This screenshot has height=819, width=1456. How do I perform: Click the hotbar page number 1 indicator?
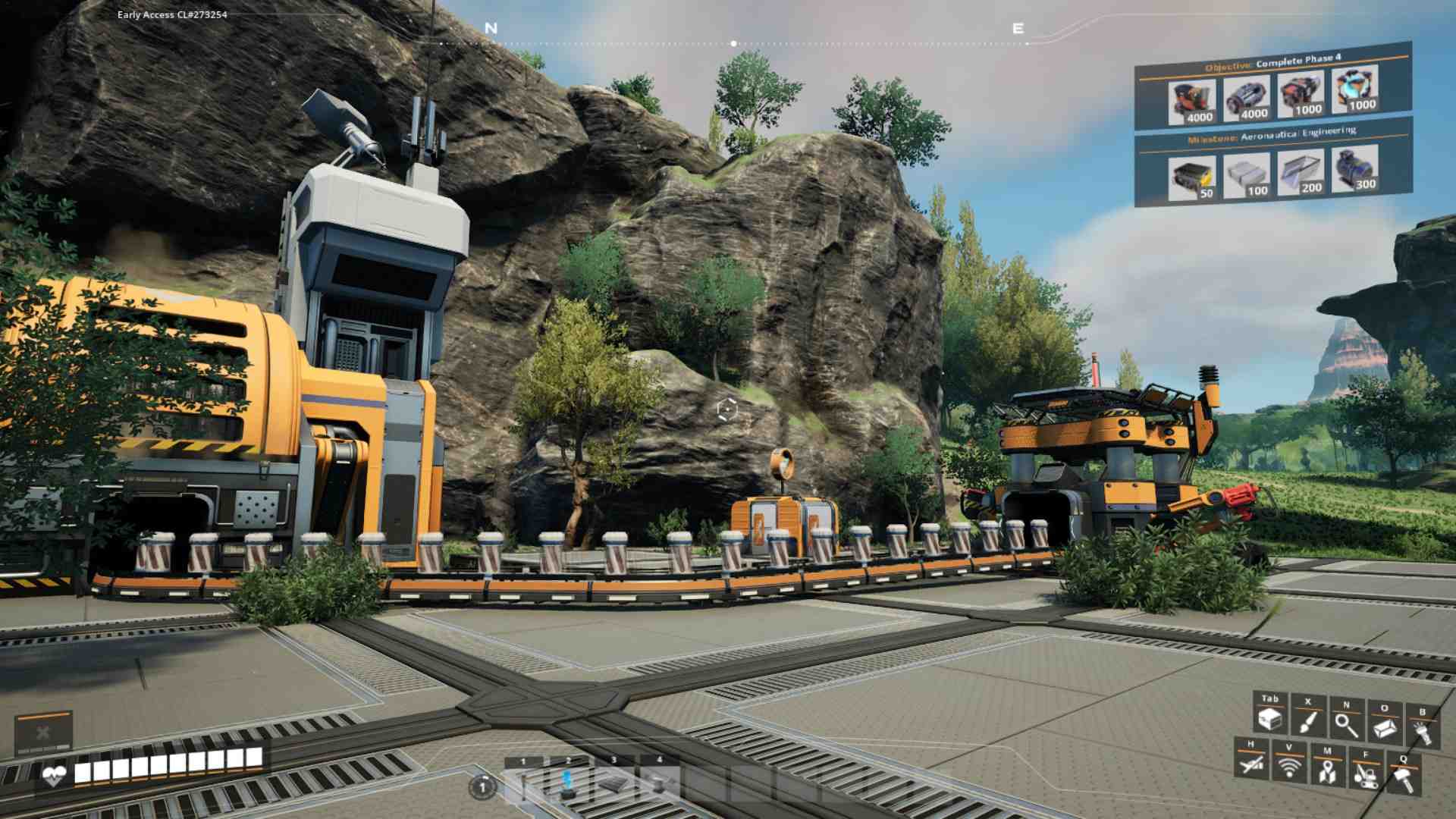click(x=482, y=787)
